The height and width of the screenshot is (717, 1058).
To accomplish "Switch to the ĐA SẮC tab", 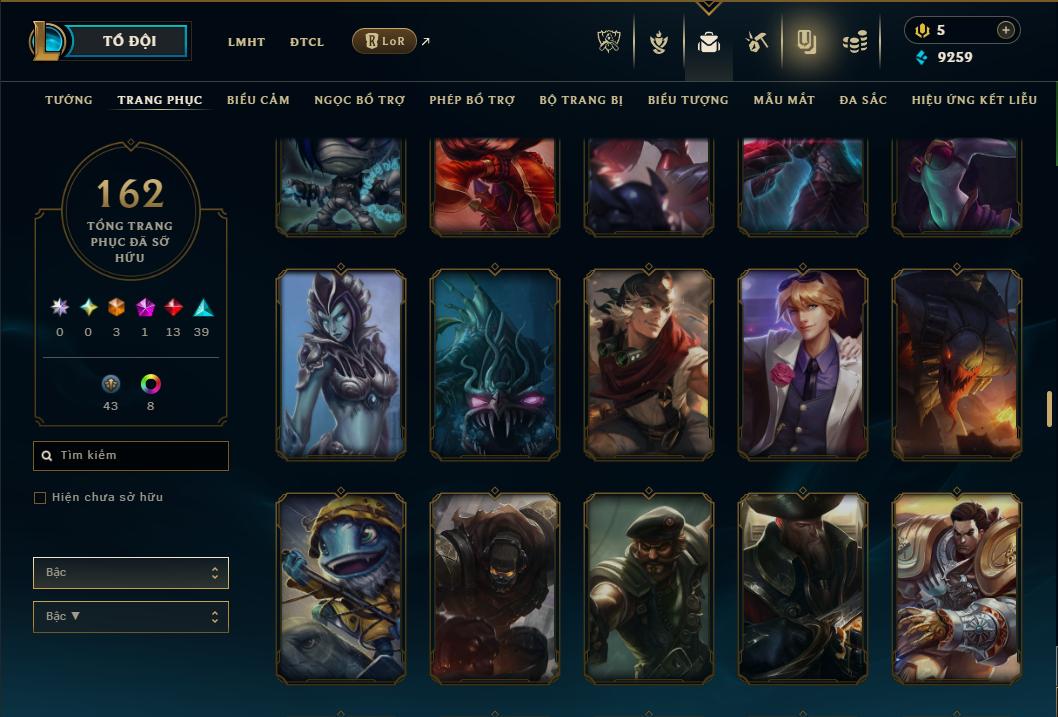I will pyautogui.click(x=863, y=100).
